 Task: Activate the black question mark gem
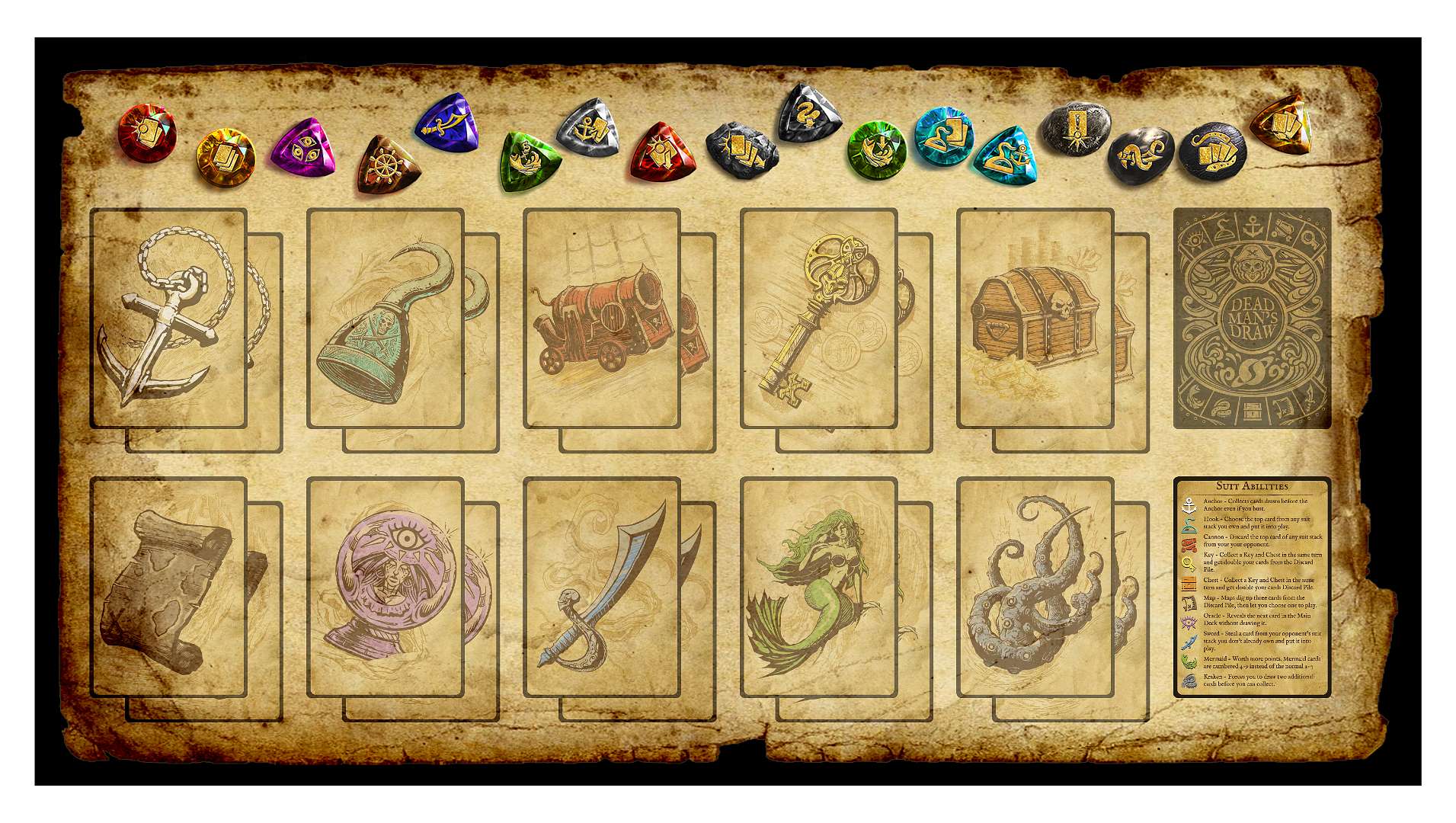[808, 114]
